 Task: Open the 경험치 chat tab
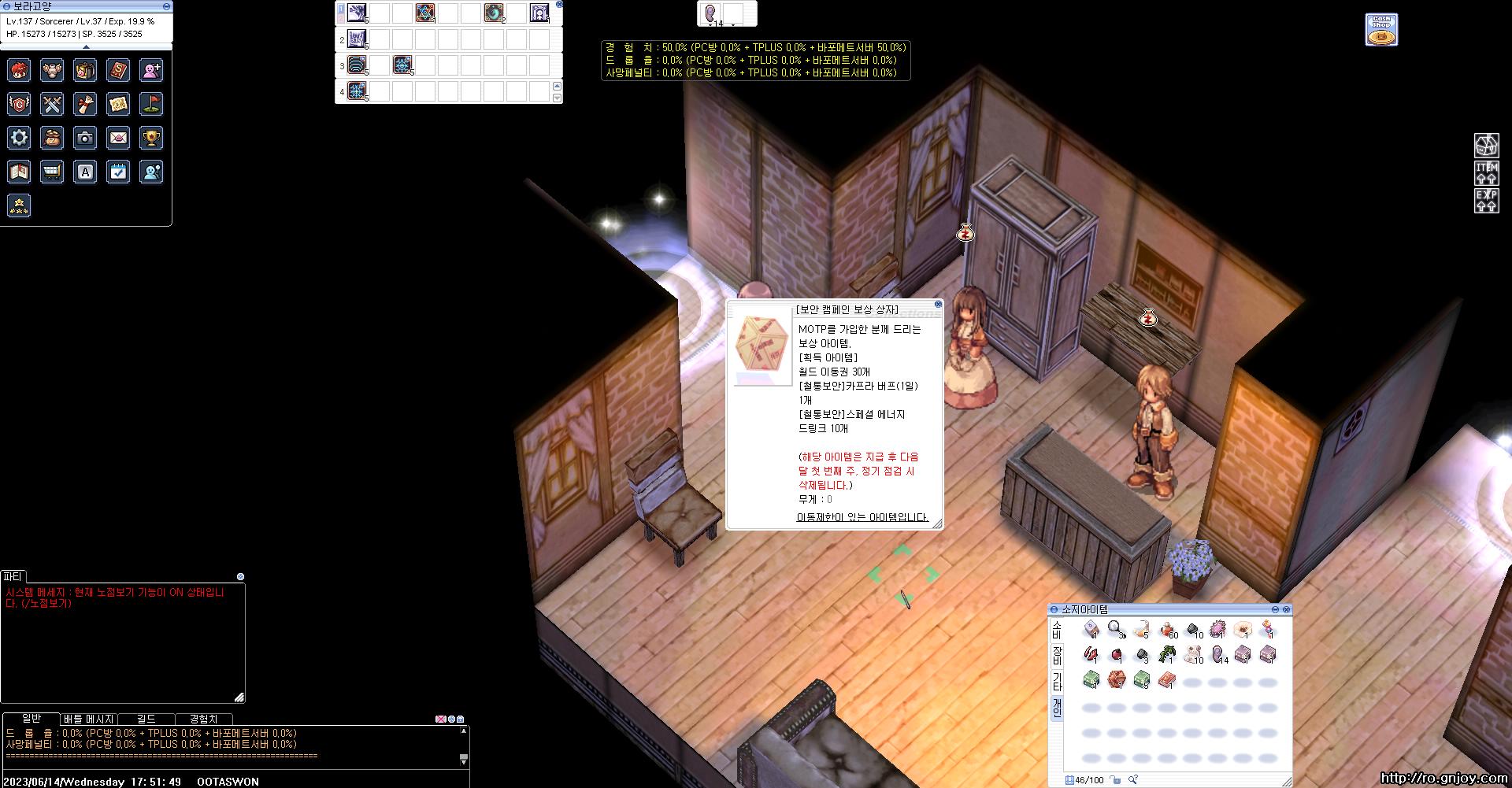pyautogui.click(x=203, y=719)
